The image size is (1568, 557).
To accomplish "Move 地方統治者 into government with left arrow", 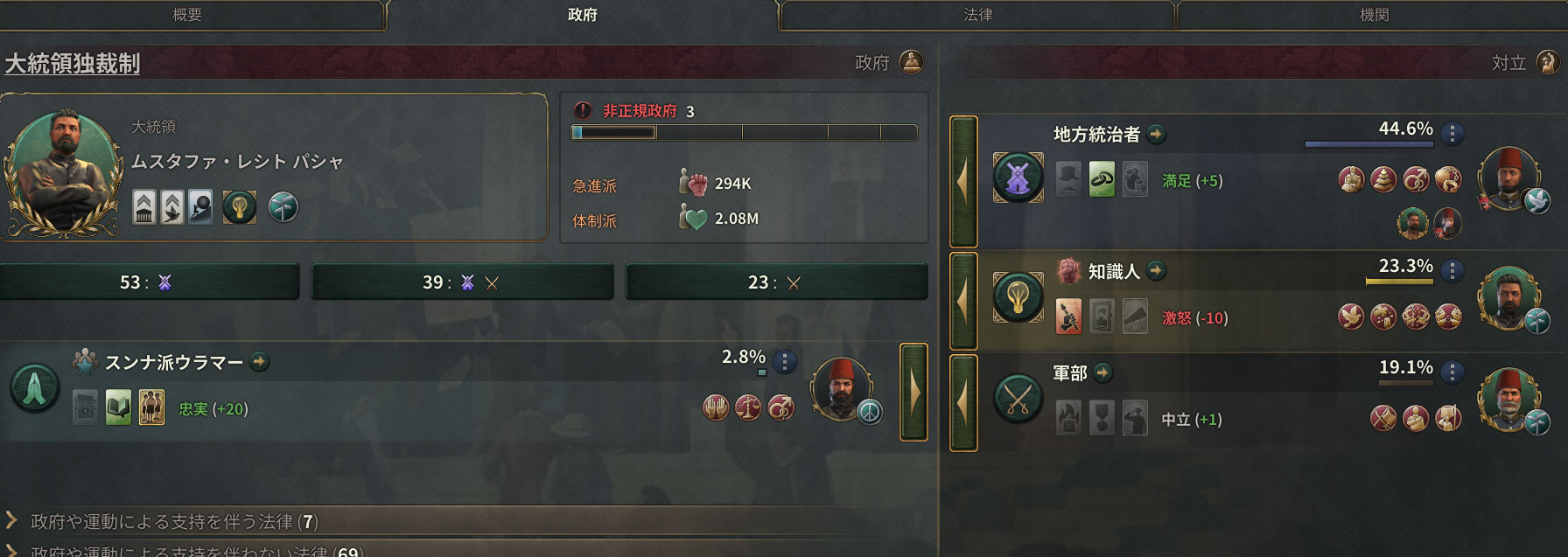I will click(x=963, y=182).
